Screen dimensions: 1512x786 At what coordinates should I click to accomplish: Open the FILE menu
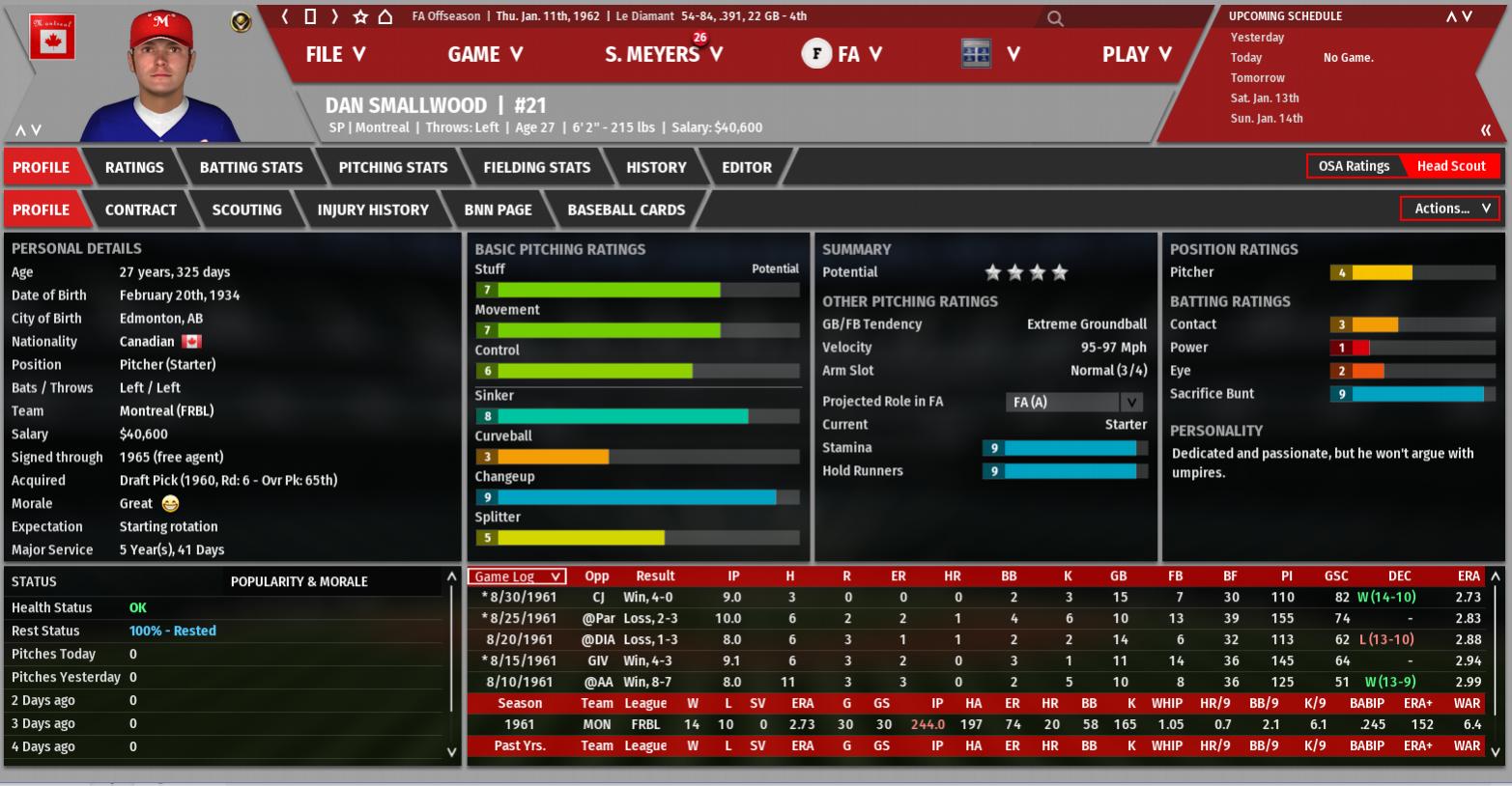click(334, 54)
